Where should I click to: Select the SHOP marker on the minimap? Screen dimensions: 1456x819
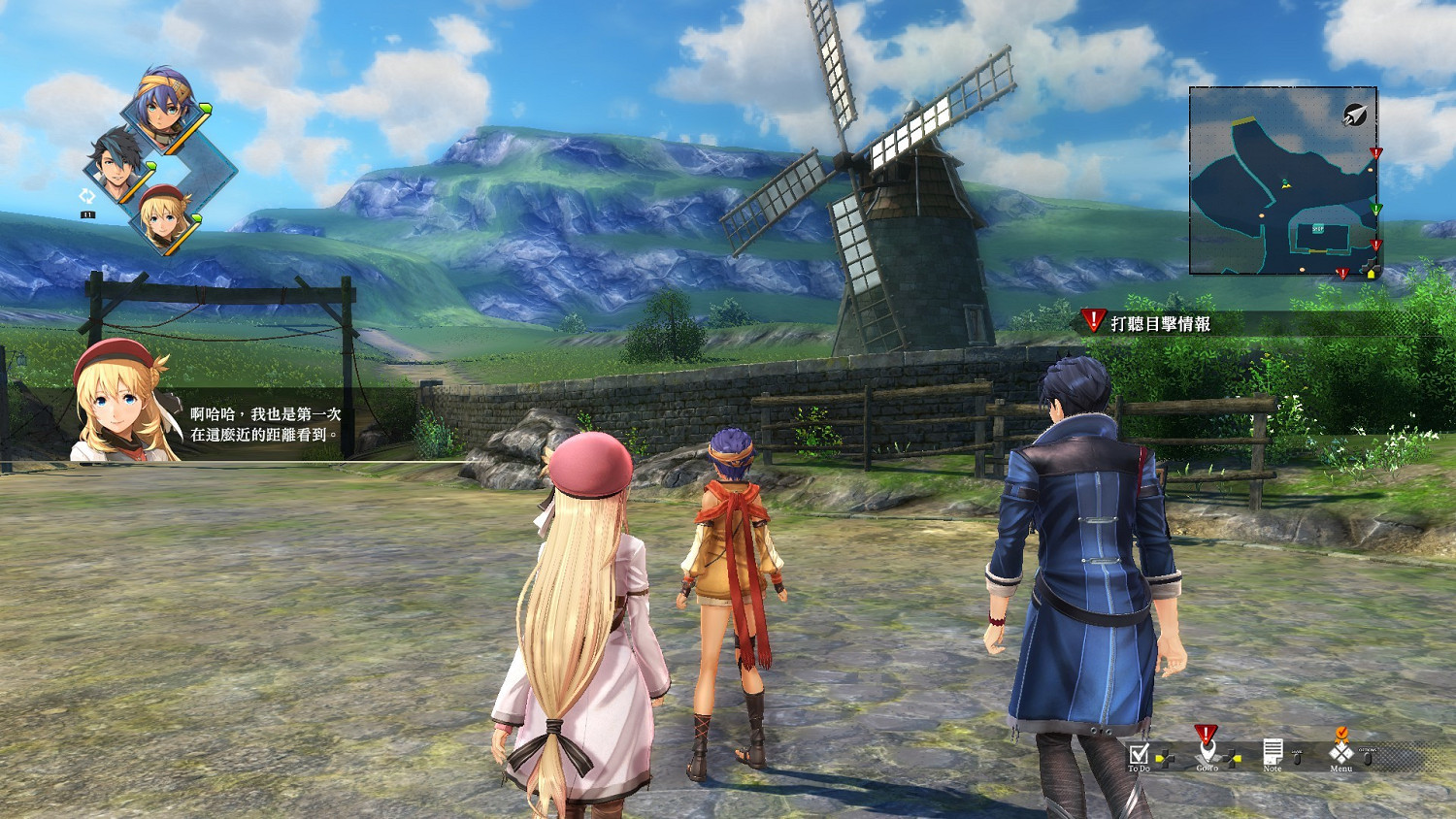point(1318,229)
